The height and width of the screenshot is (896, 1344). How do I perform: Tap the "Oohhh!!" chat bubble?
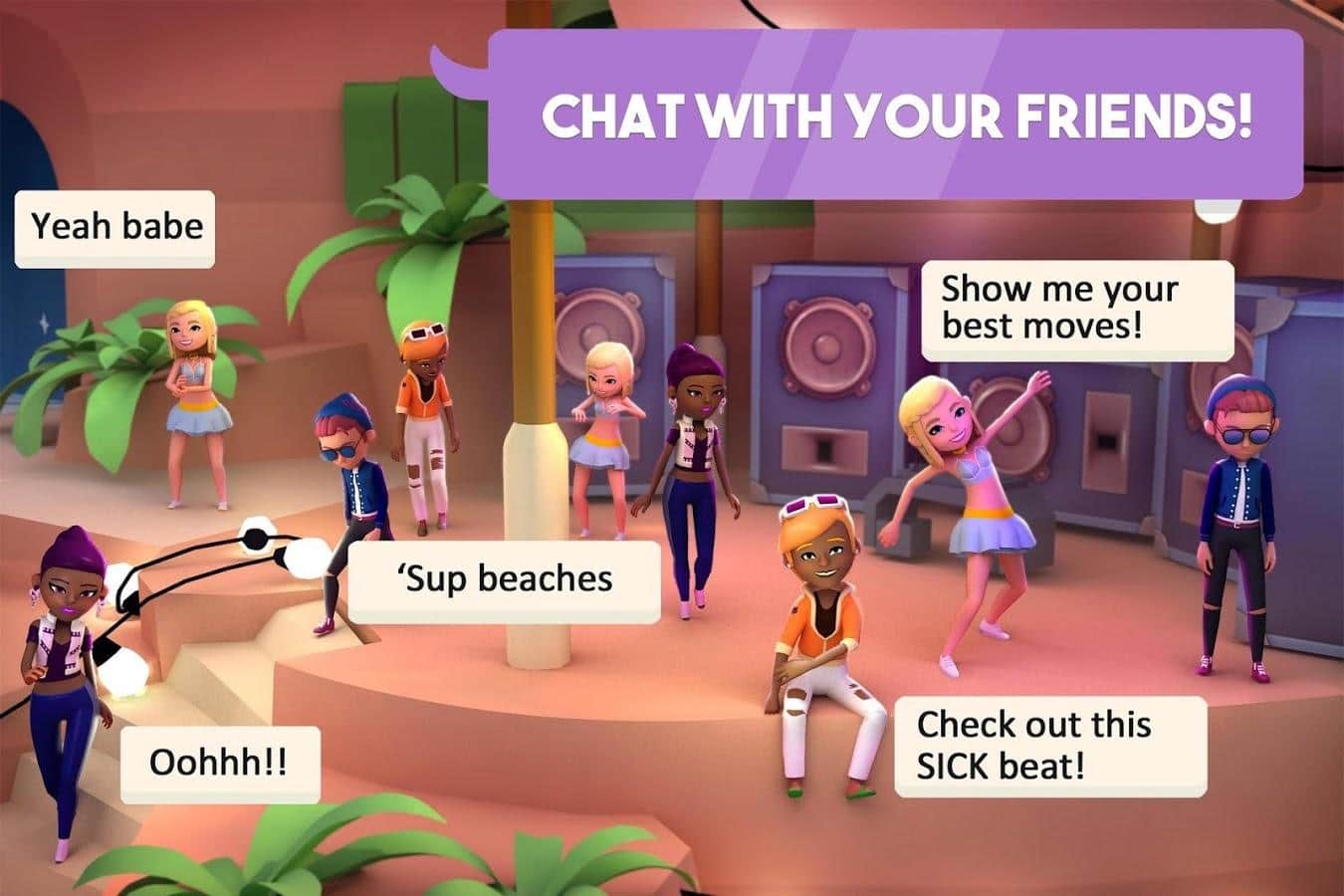click(220, 764)
